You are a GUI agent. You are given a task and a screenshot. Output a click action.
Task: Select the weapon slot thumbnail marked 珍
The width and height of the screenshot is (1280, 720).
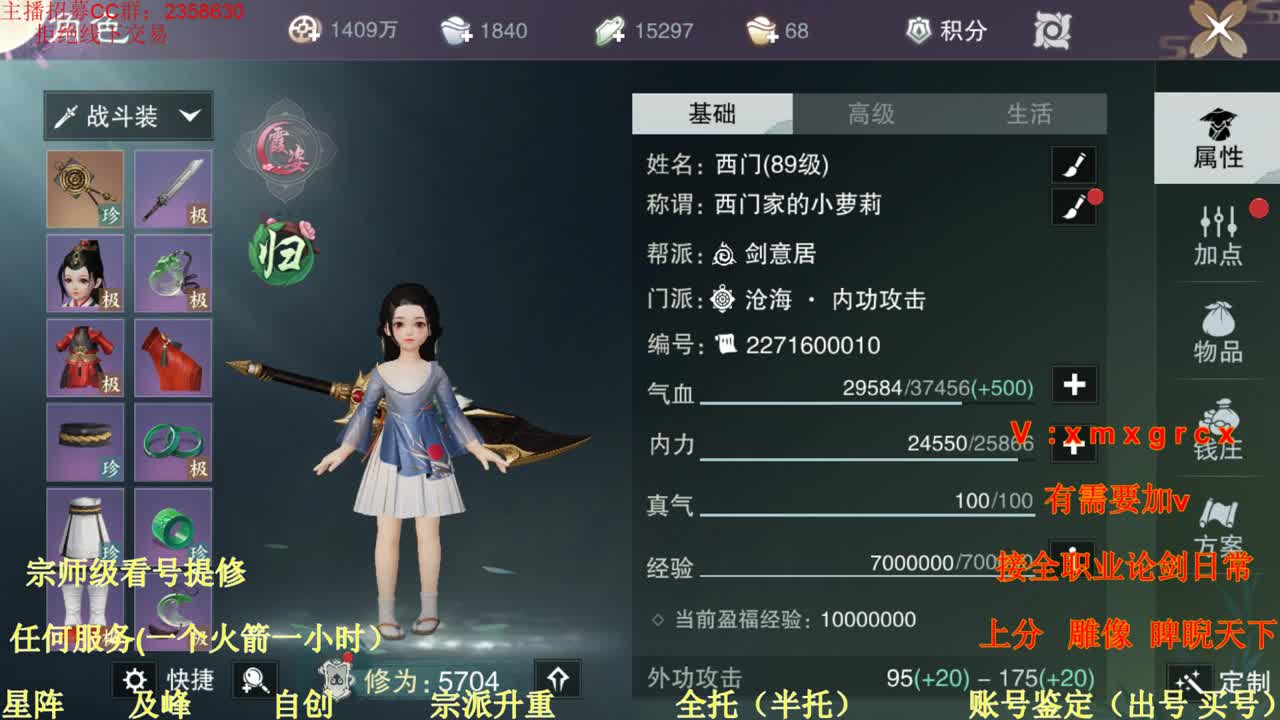(x=85, y=188)
